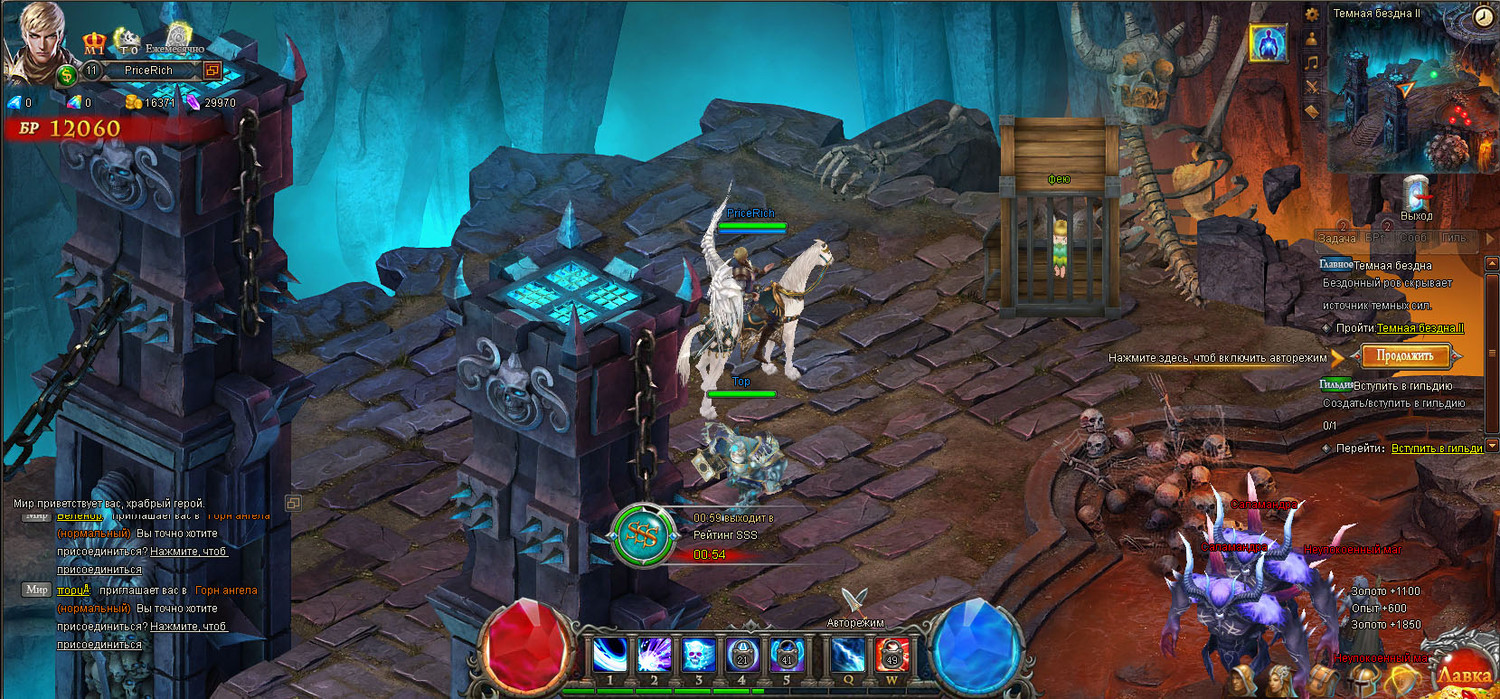The image size is (1500, 699).
Task: Activate the black vortex skill in slot 1
Action: click(609, 655)
